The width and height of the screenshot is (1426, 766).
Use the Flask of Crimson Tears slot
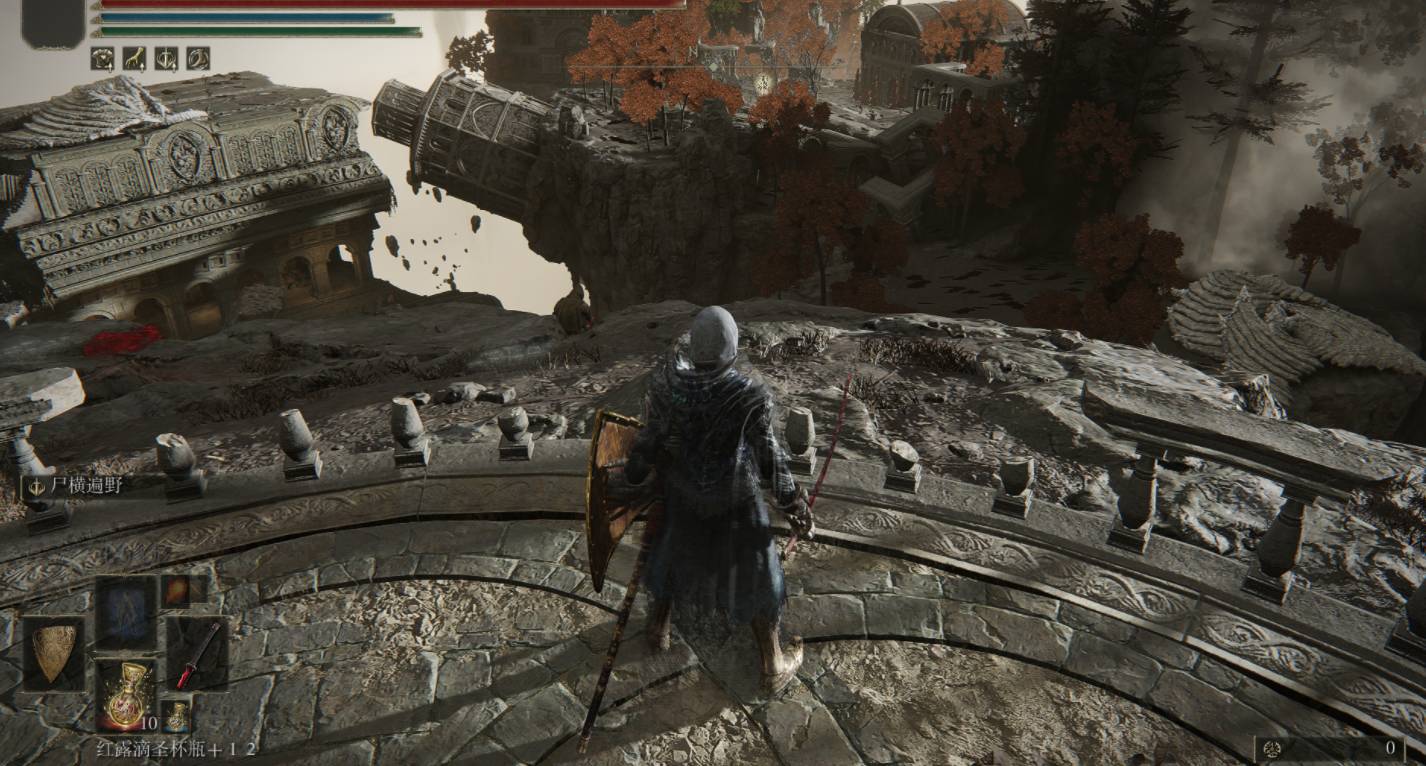[126, 694]
